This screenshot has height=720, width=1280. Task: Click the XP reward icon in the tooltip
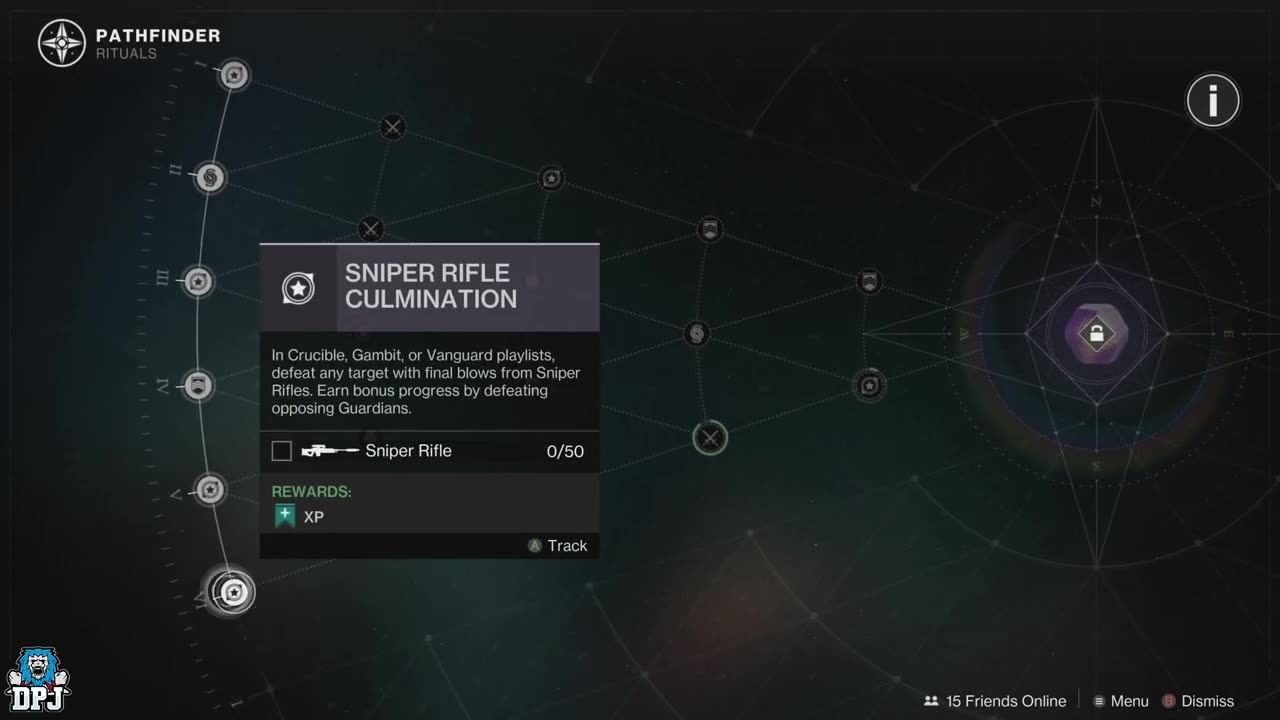point(285,515)
